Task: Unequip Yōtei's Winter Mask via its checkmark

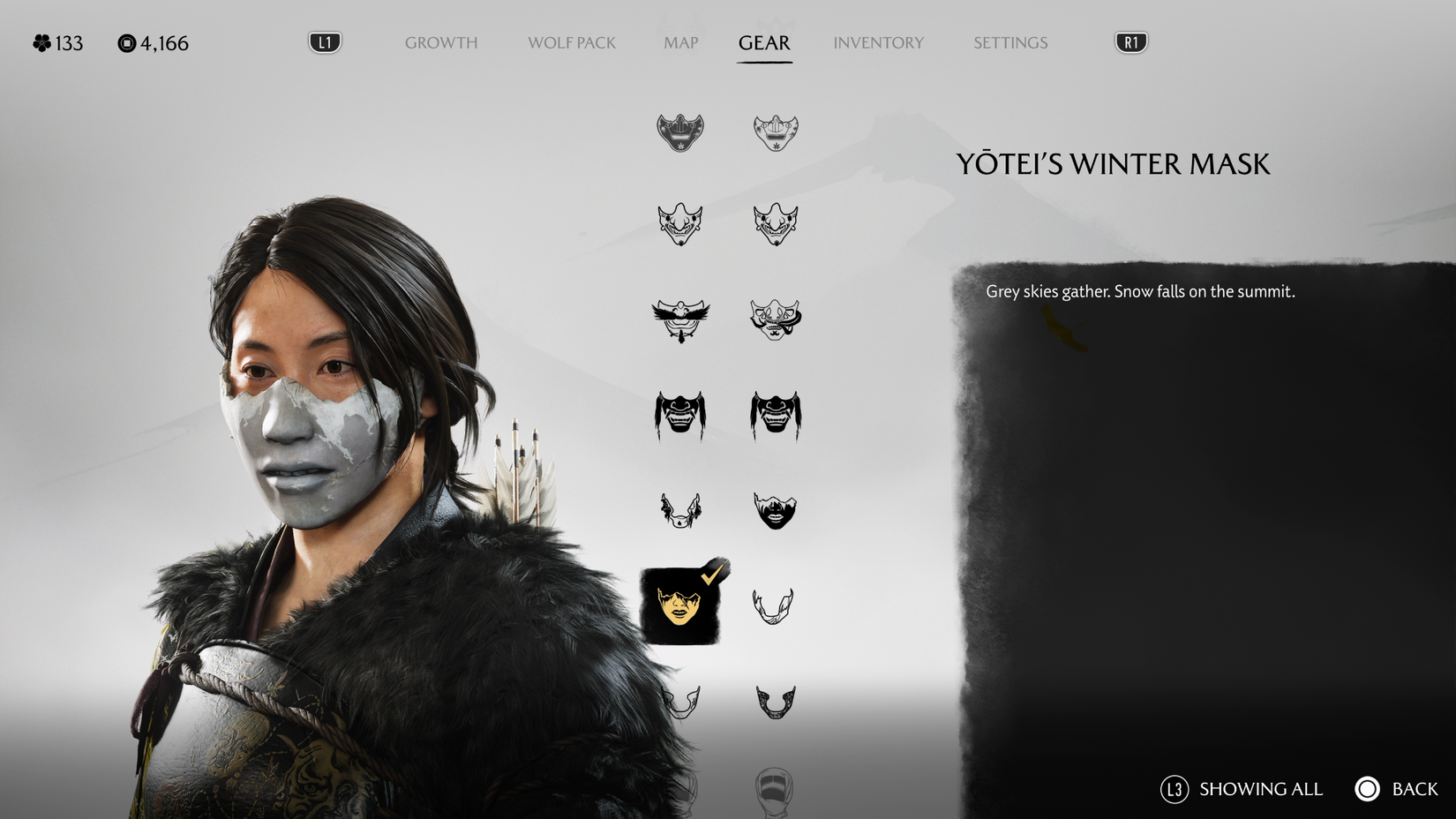Action: click(711, 574)
